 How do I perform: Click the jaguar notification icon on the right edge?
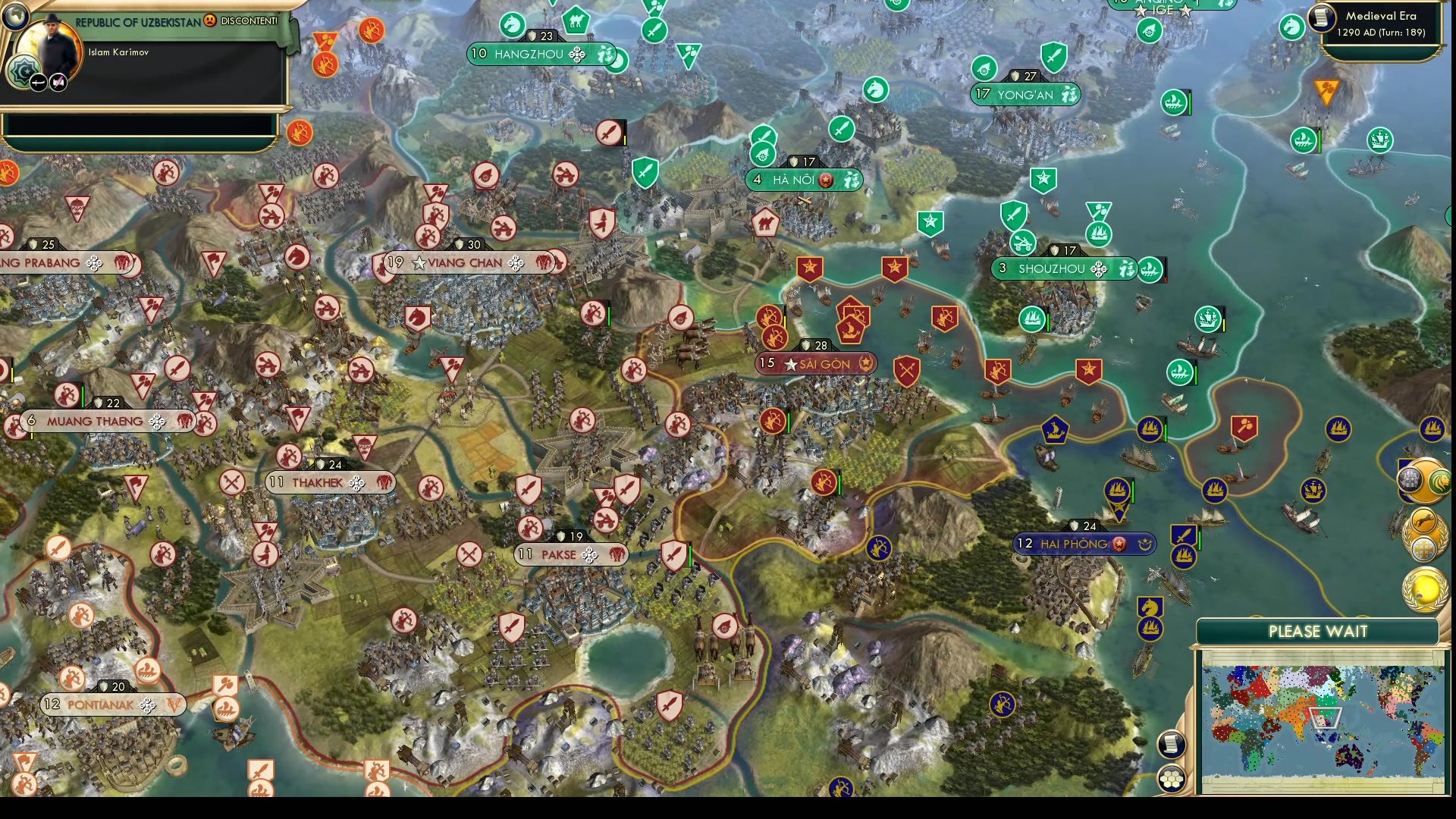[1424, 519]
